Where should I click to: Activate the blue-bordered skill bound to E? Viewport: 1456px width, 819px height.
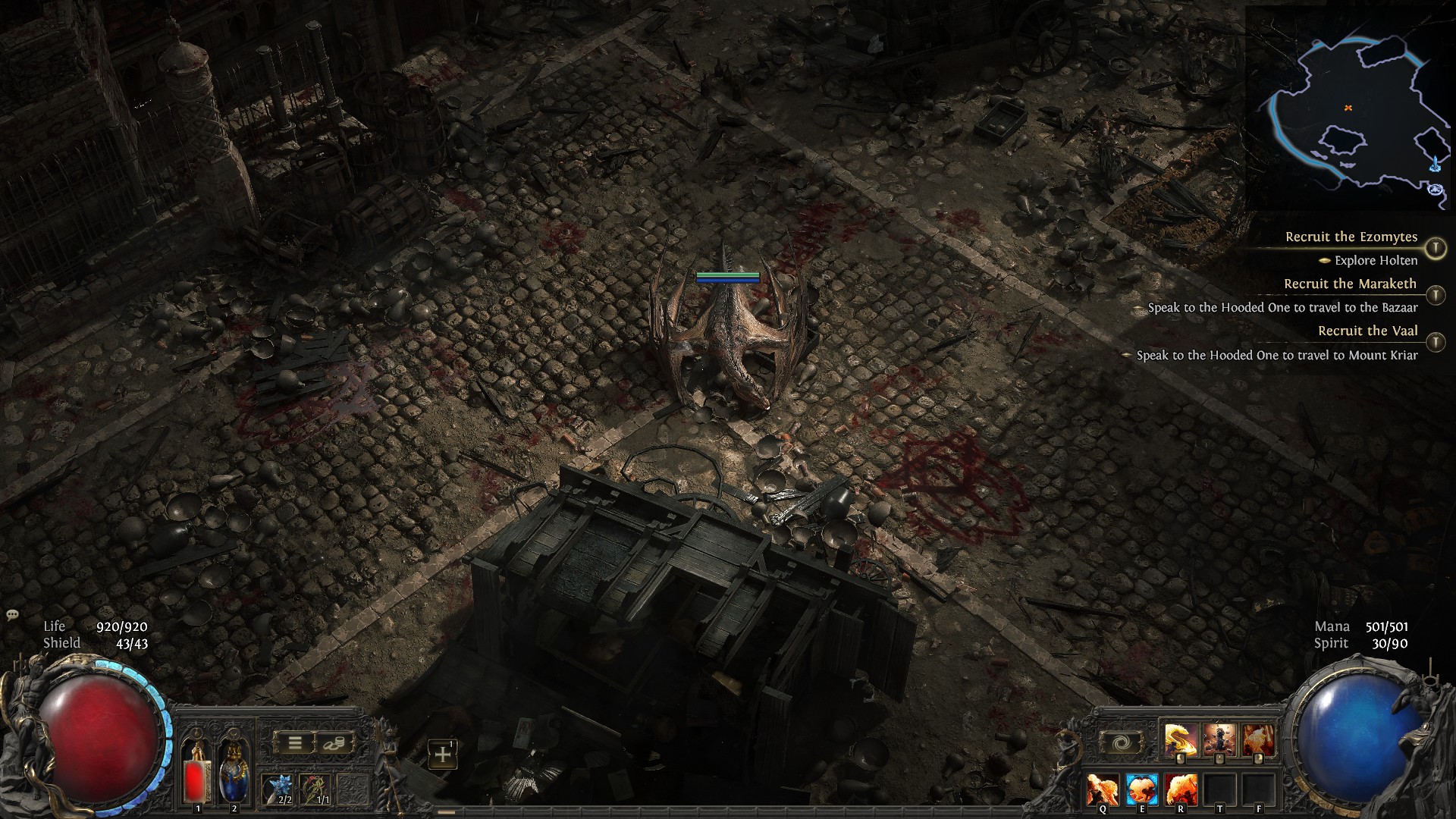click(x=1141, y=789)
